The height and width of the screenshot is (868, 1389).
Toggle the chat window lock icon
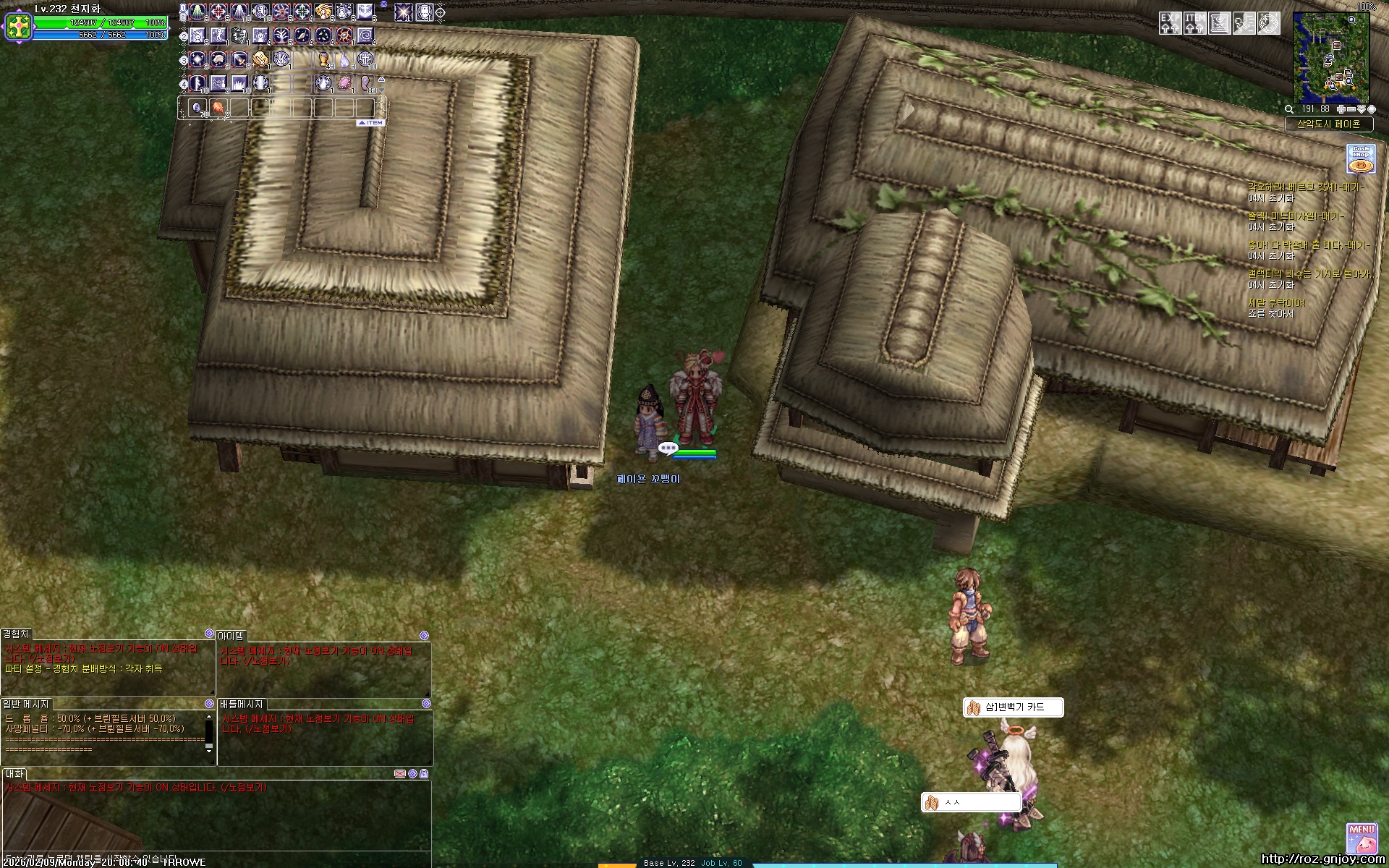coord(424,773)
